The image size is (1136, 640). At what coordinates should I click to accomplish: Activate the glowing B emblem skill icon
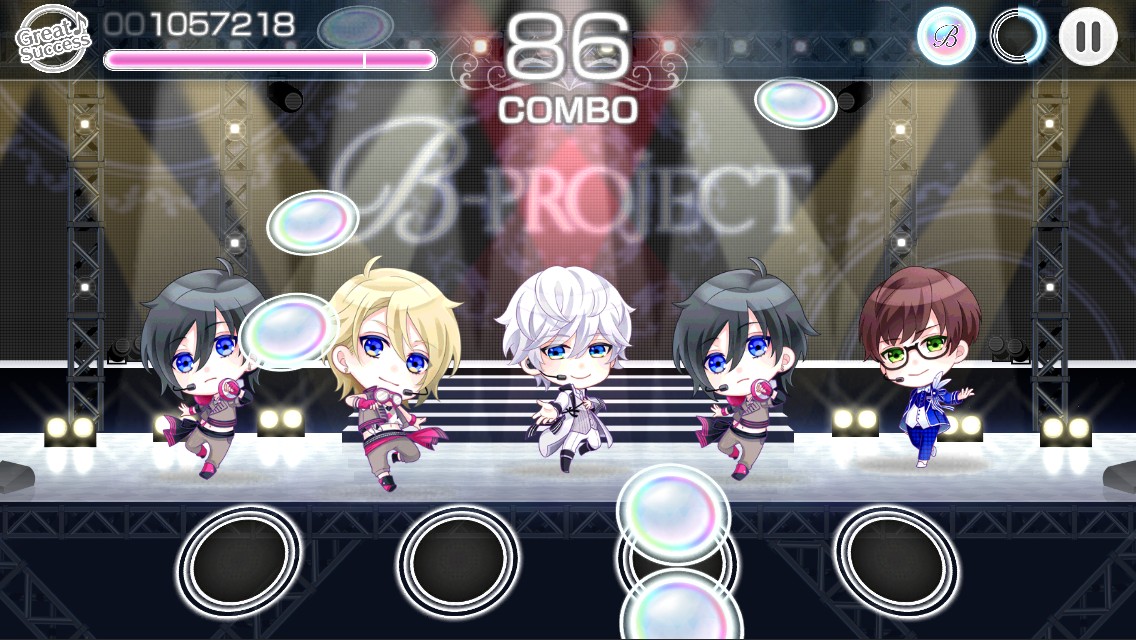coord(946,37)
